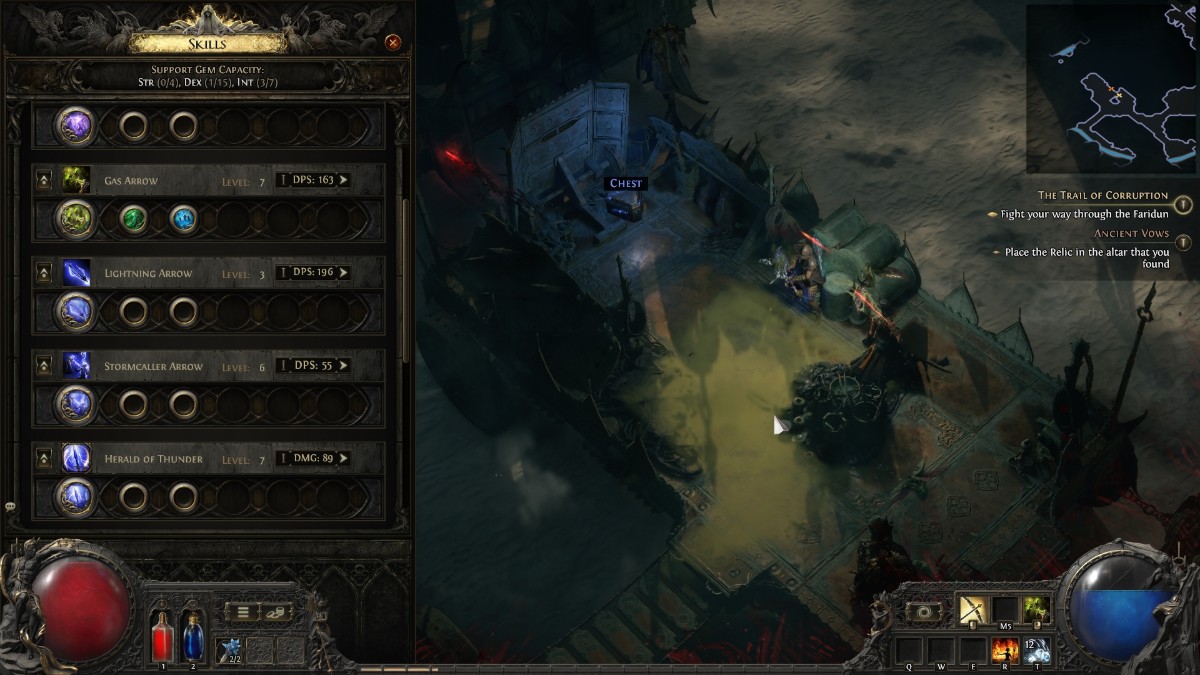The width and height of the screenshot is (1200, 675).
Task: Activate the bow basic attack skill slot
Action: pyautogui.click(x=972, y=609)
